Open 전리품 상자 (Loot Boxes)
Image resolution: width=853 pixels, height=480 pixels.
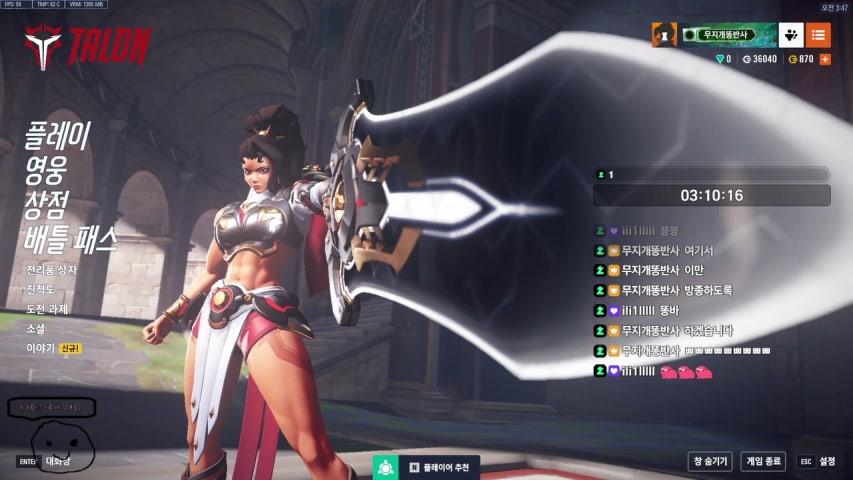pyautogui.click(x=51, y=270)
